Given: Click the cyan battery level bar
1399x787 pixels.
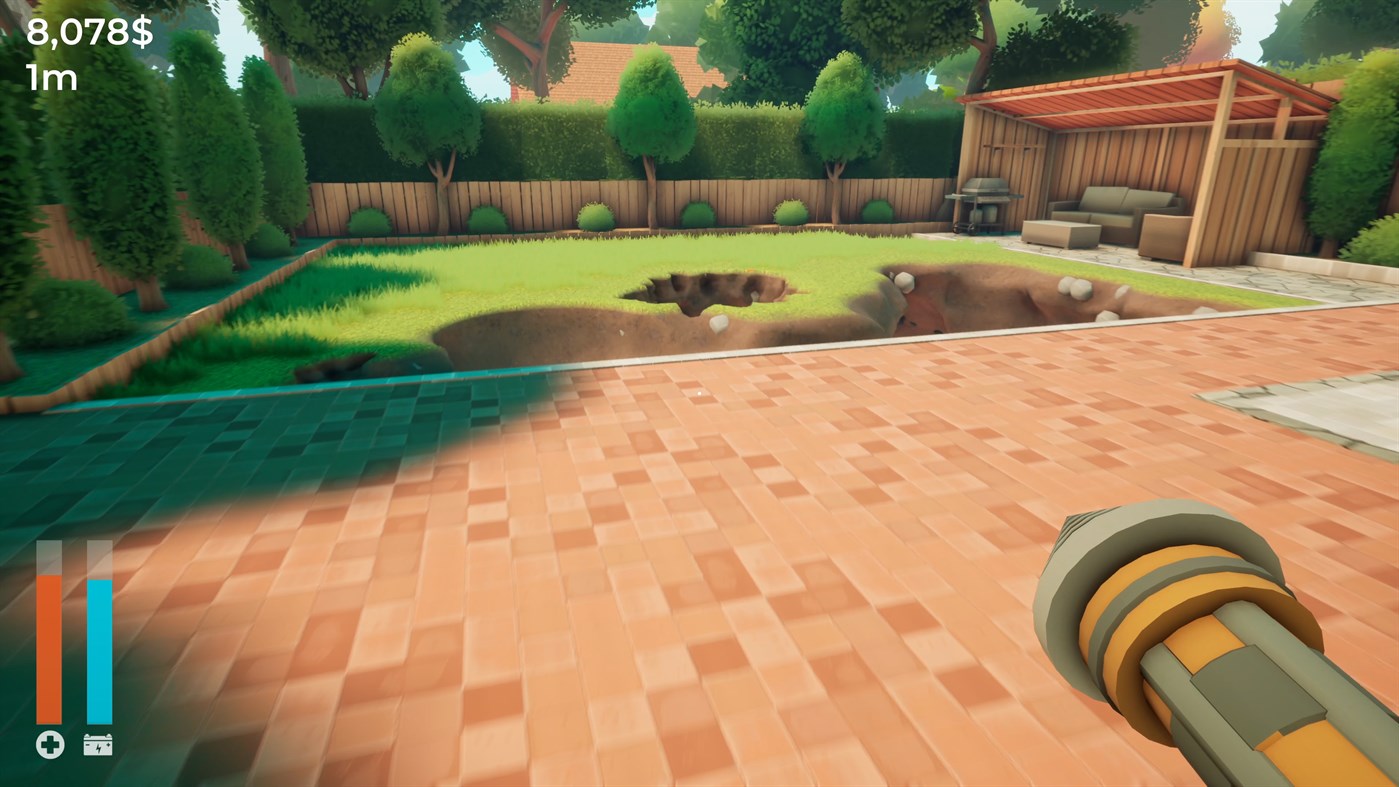Looking at the screenshot, I should click(99, 650).
